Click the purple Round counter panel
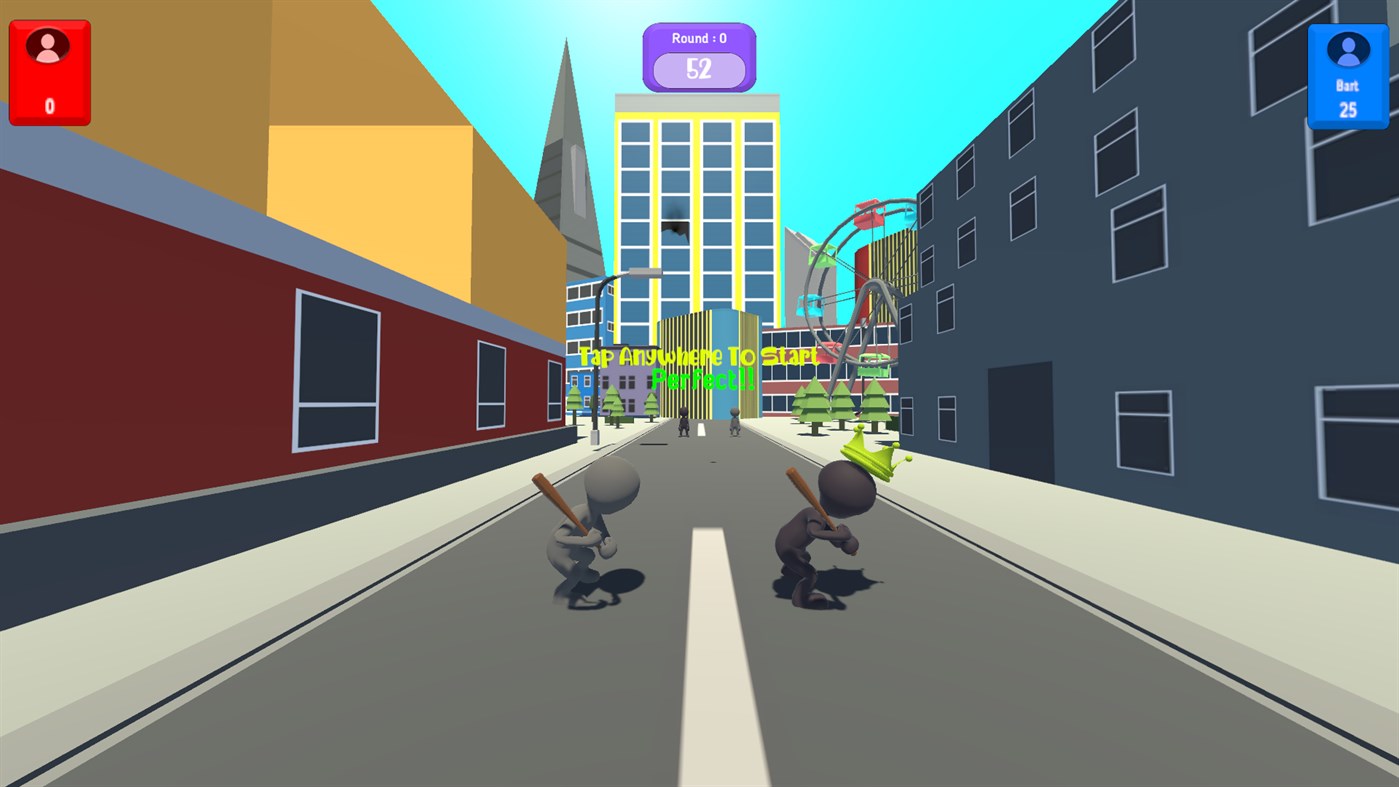Image resolution: width=1399 pixels, height=787 pixels. tap(698, 55)
